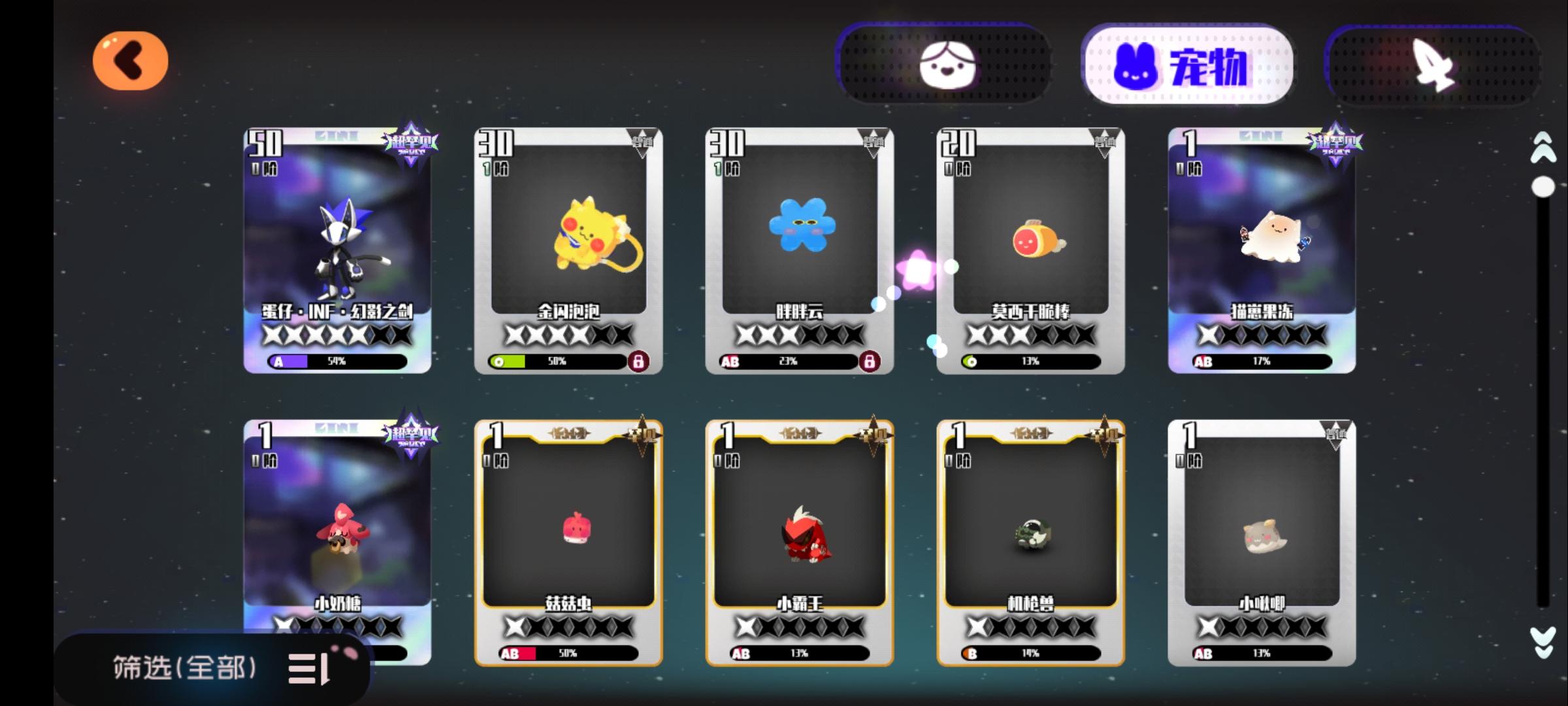
Task: Toggle the lock on 金闪泡泡 card
Action: pos(640,361)
